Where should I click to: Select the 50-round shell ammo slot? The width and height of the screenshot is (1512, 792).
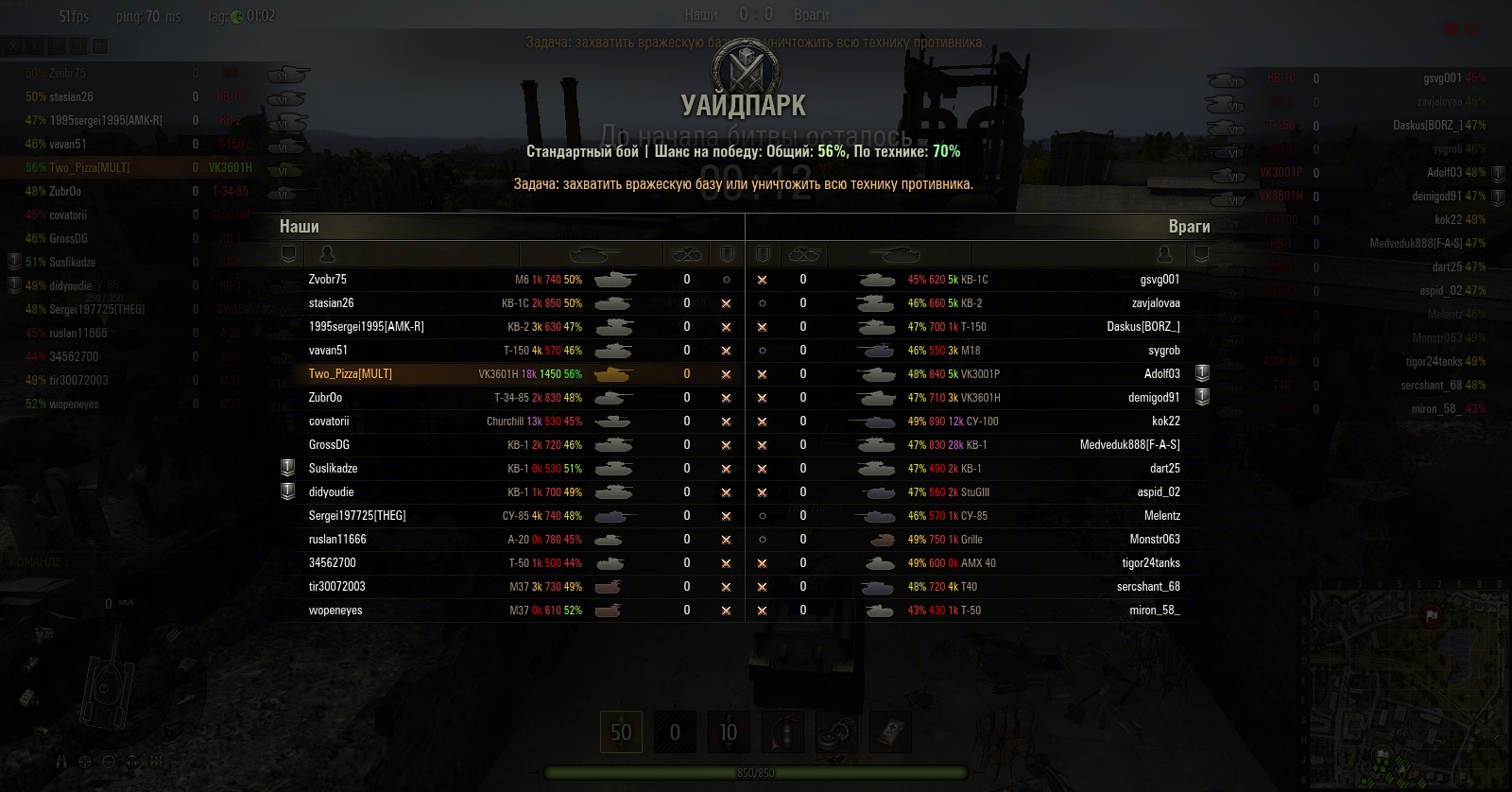point(621,732)
